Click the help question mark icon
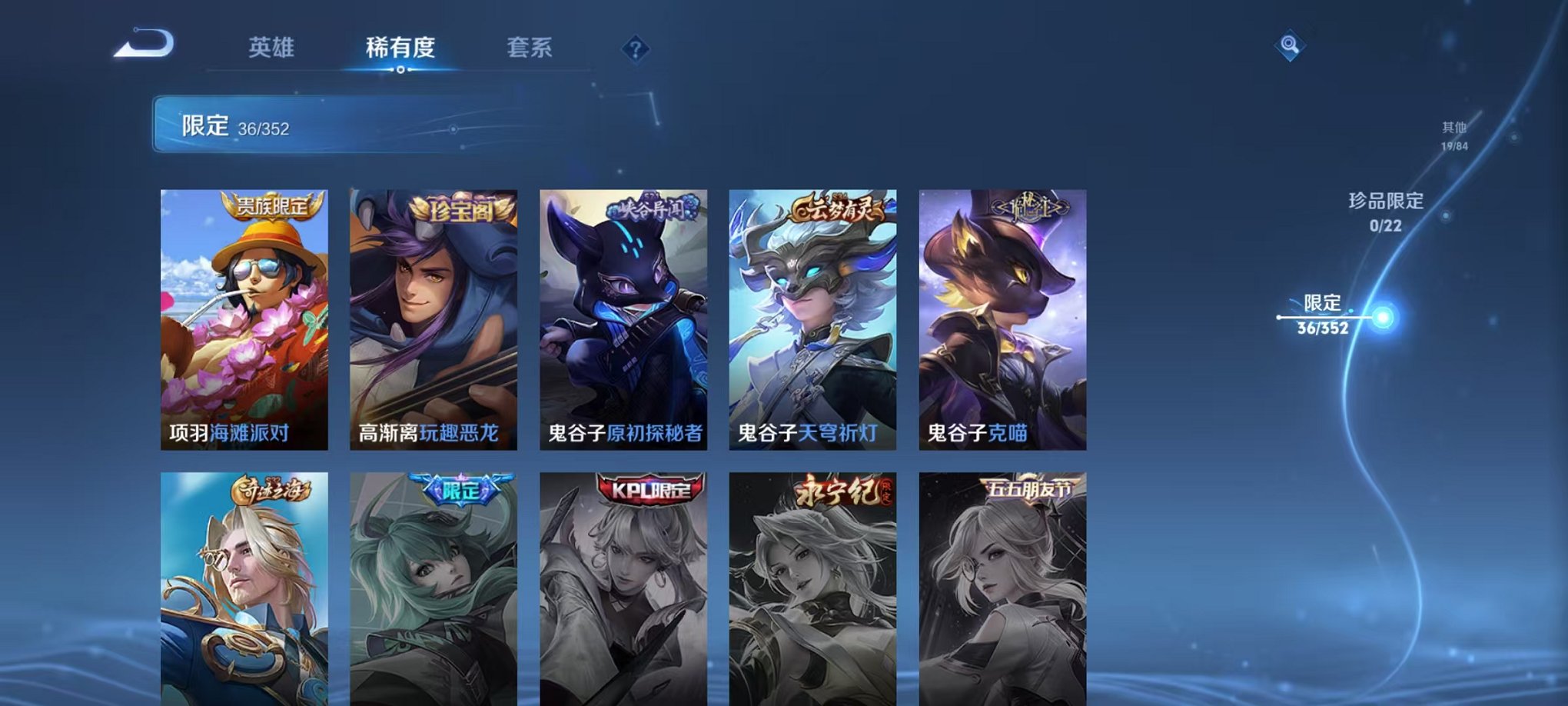The image size is (1568, 706). tap(634, 49)
